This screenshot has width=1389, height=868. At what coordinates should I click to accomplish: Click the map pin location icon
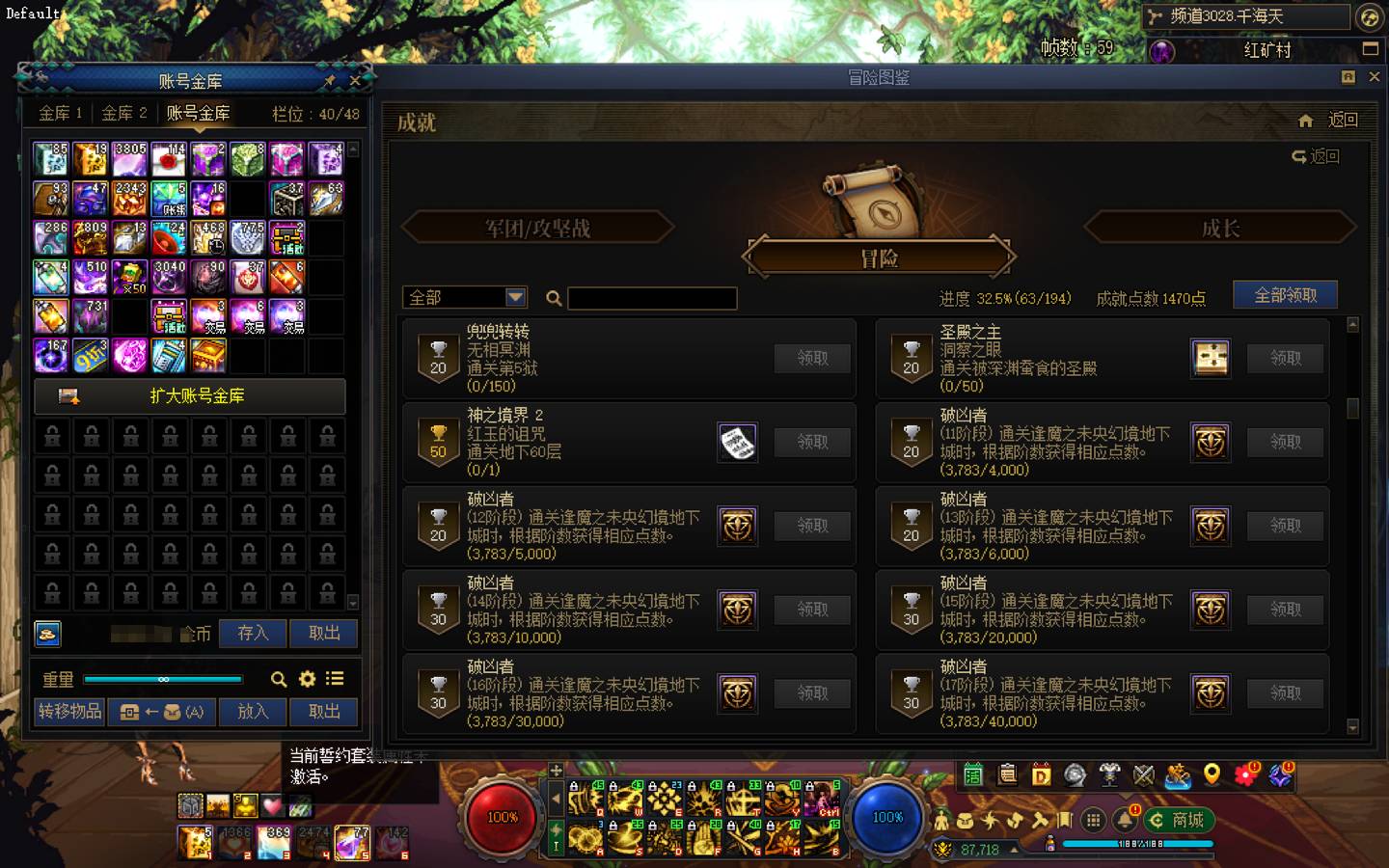1211,774
